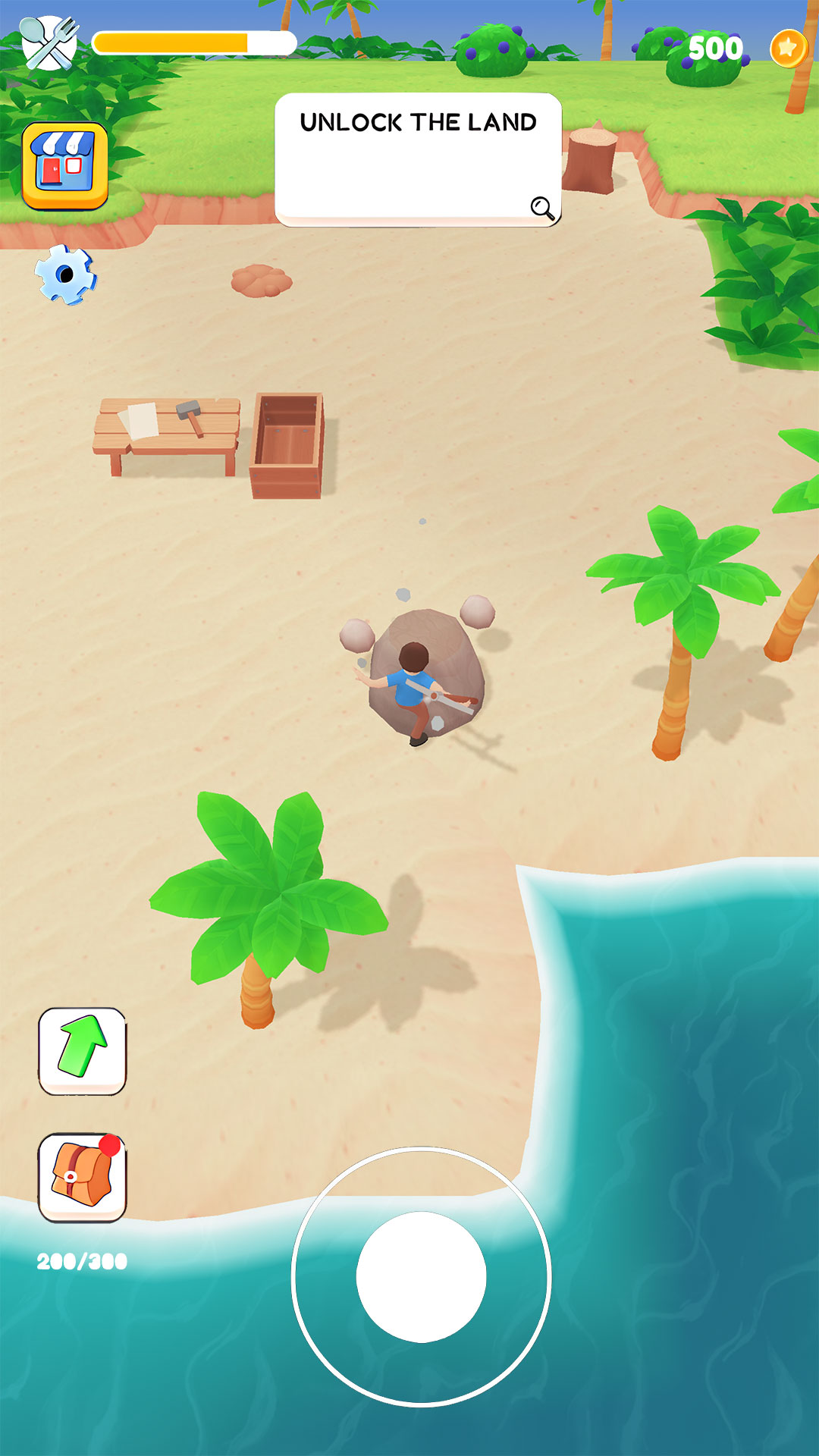
Task: Tap the virtual joystick knob
Action: pyautogui.click(x=421, y=1277)
